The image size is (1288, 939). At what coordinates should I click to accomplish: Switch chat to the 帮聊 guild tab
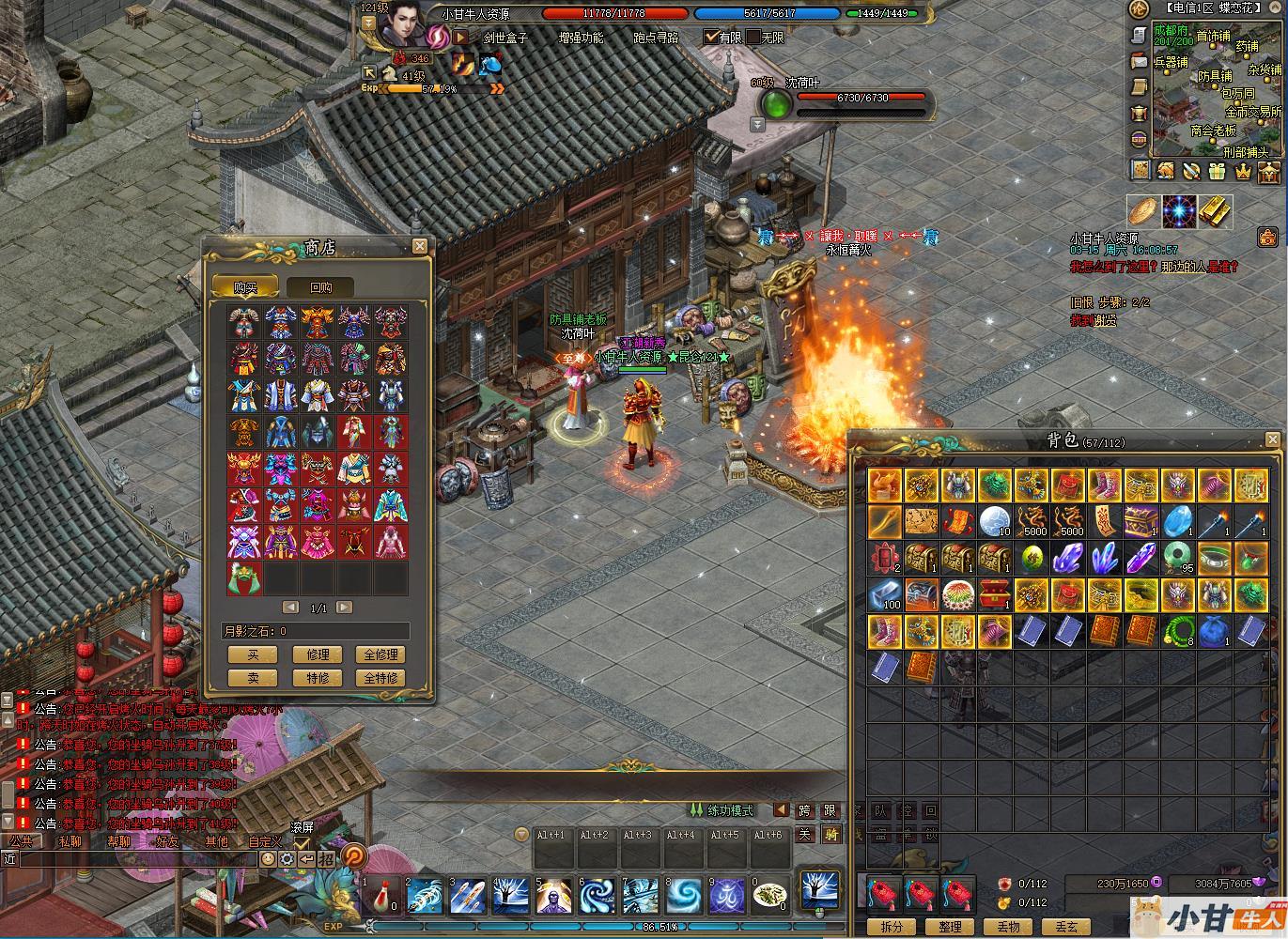[119, 841]
